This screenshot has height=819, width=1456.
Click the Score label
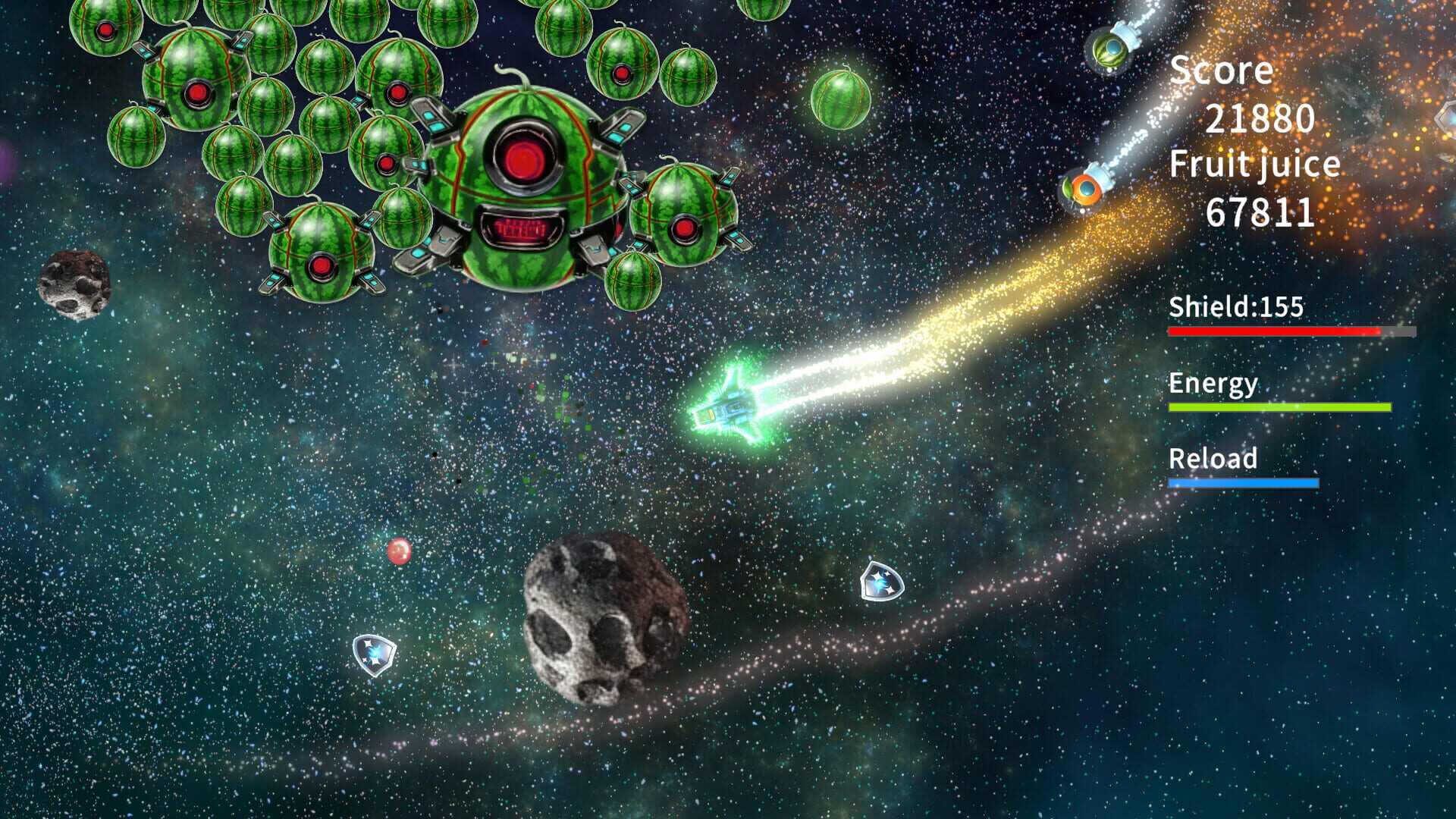(1222, 70)
